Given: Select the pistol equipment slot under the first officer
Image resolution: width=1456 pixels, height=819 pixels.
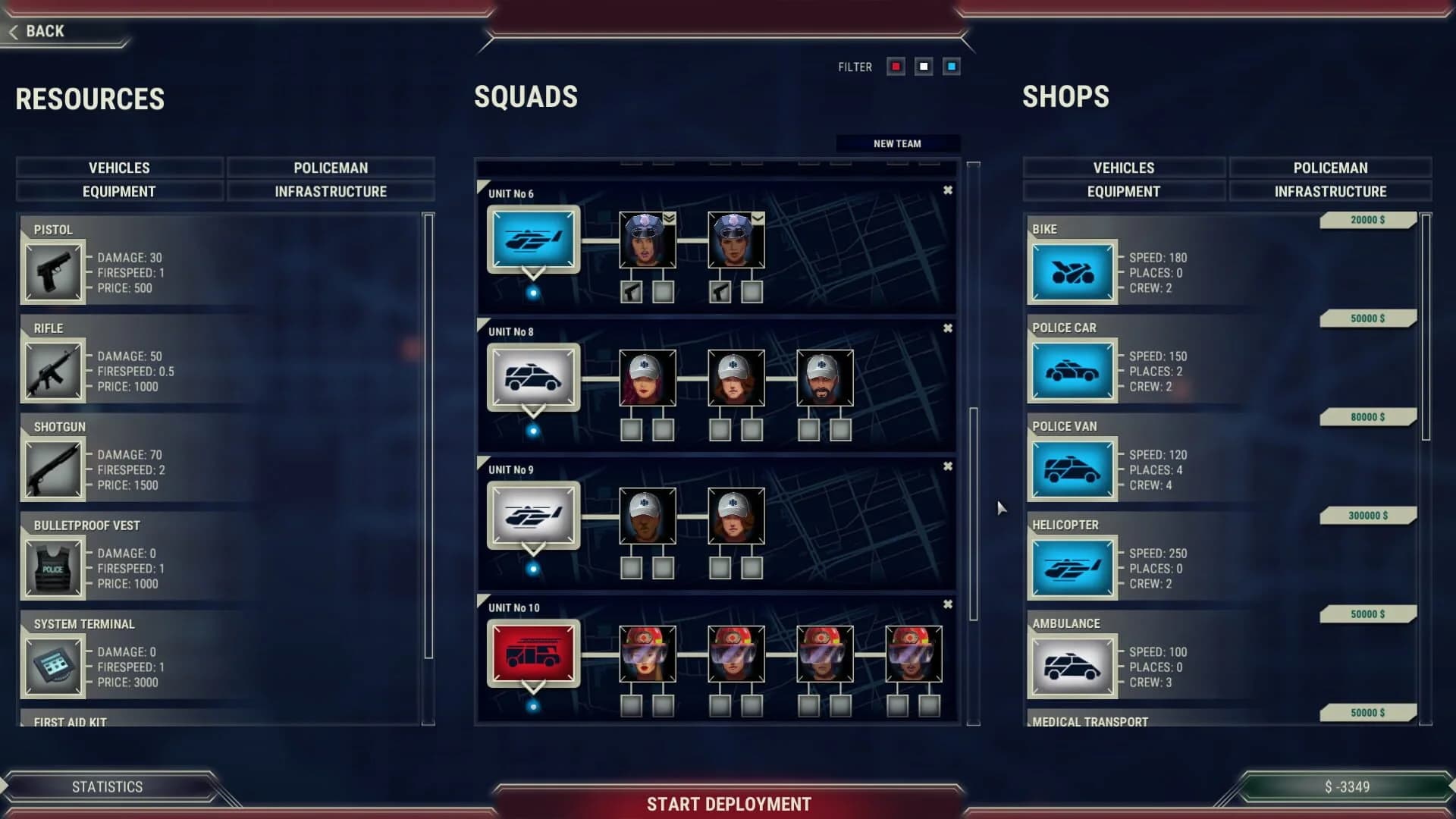Looking at the screenshot, I should [x=629, y=291].
